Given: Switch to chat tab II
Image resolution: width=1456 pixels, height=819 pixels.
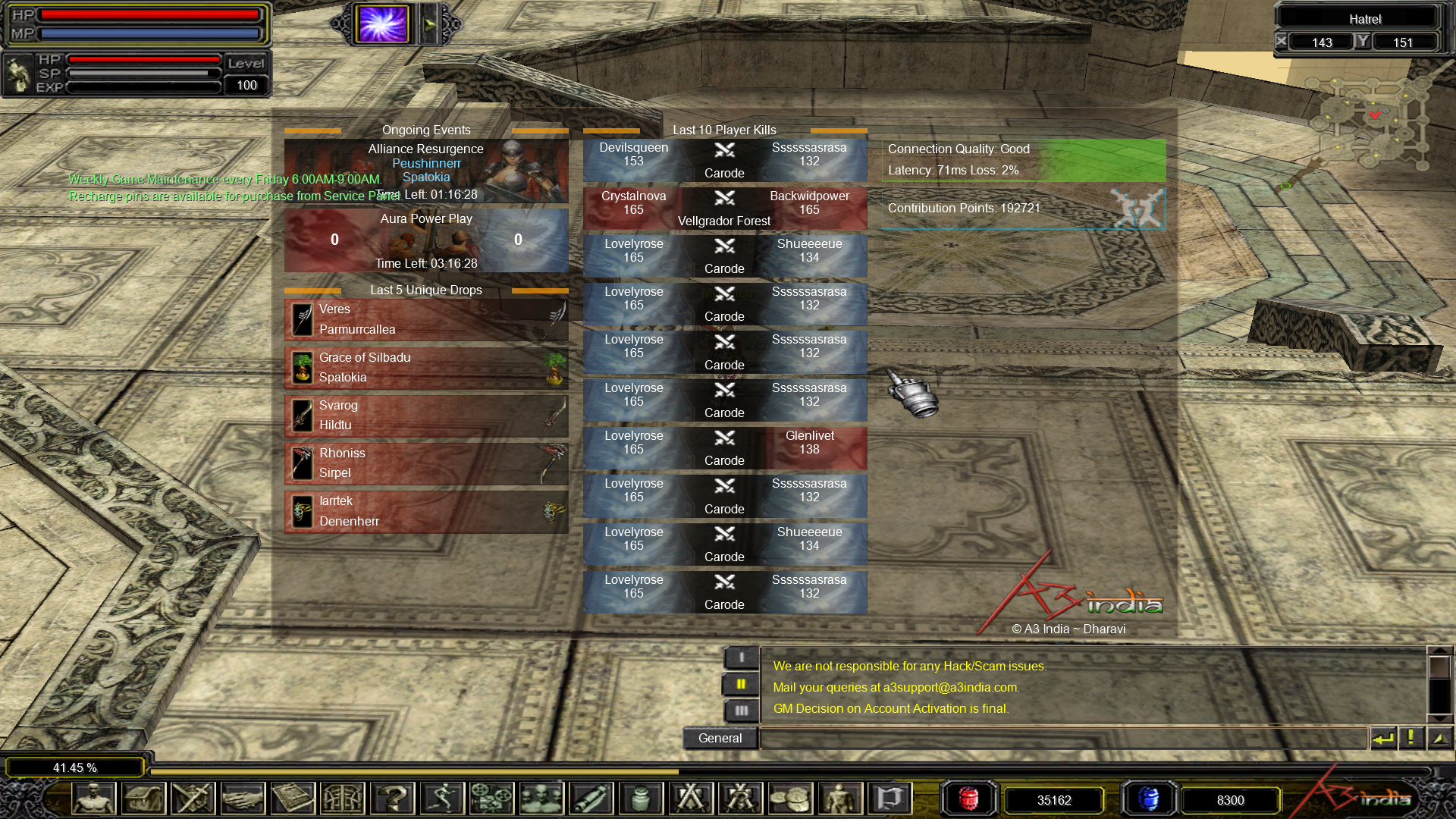Looking at the screenshot, I should [x=741, y=684].
